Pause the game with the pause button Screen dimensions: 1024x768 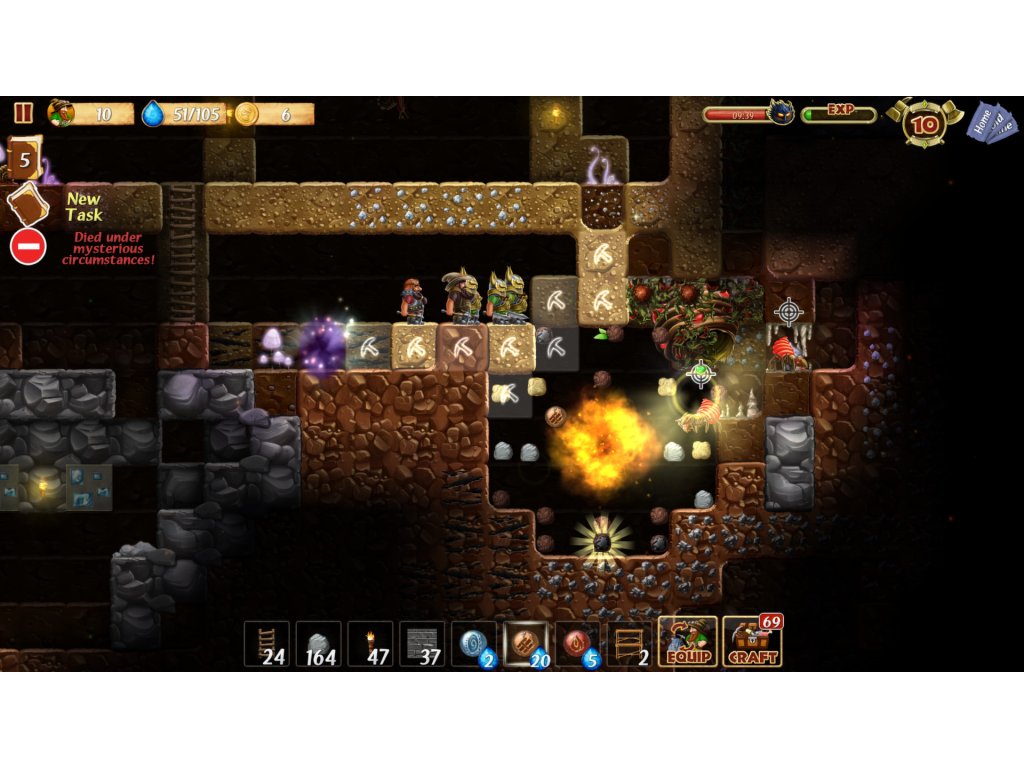tap(24, 113)
